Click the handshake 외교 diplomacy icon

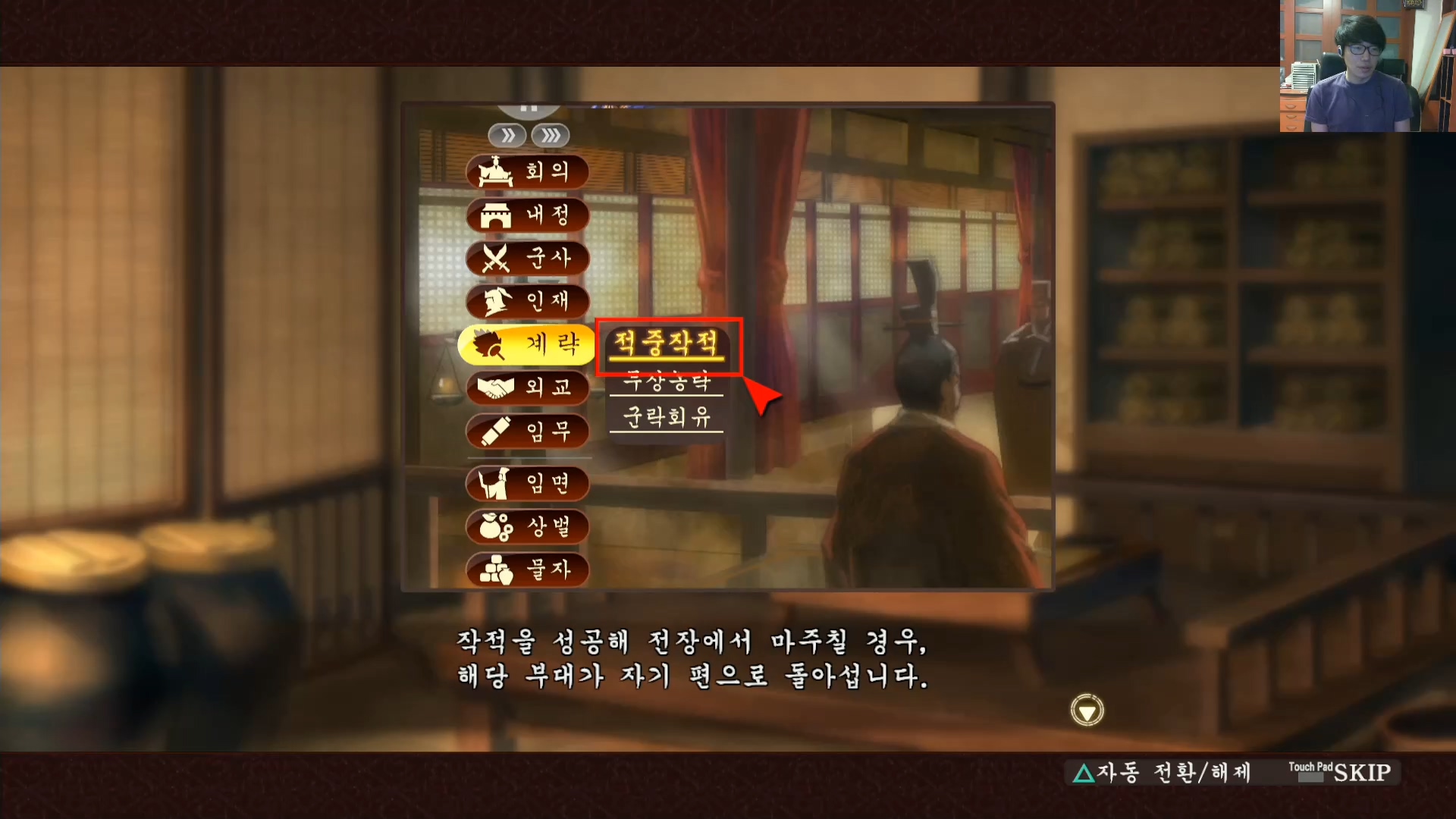pyautogui.click(x=527, y=388)
